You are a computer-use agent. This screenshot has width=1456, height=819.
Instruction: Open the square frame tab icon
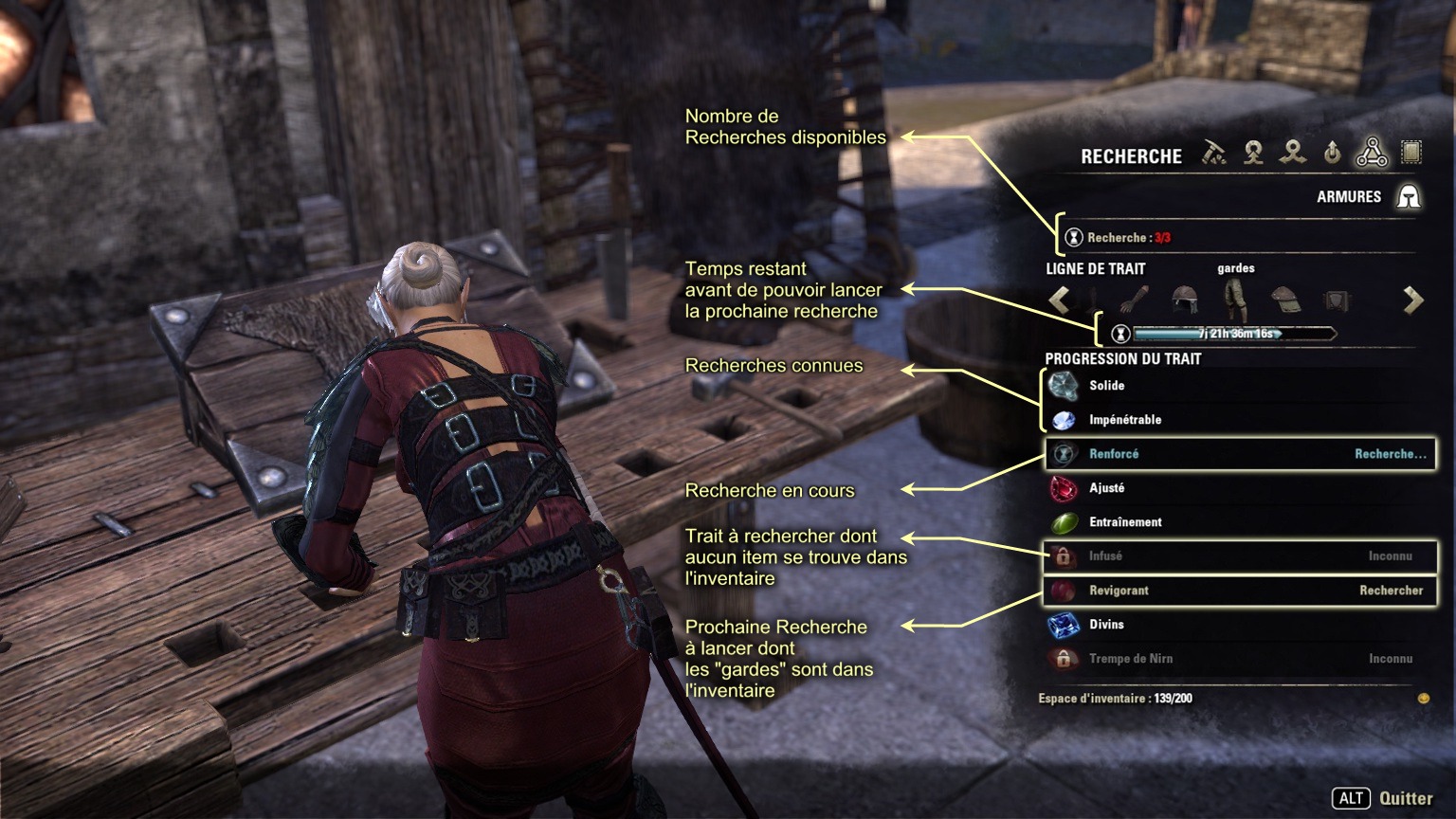(x=1411, y=153)
